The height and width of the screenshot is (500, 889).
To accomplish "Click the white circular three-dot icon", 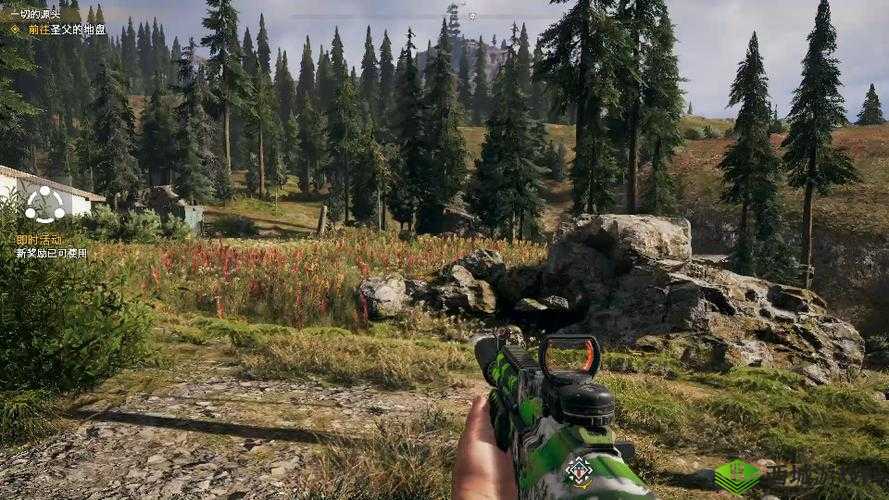I will [x=44, y=205].
